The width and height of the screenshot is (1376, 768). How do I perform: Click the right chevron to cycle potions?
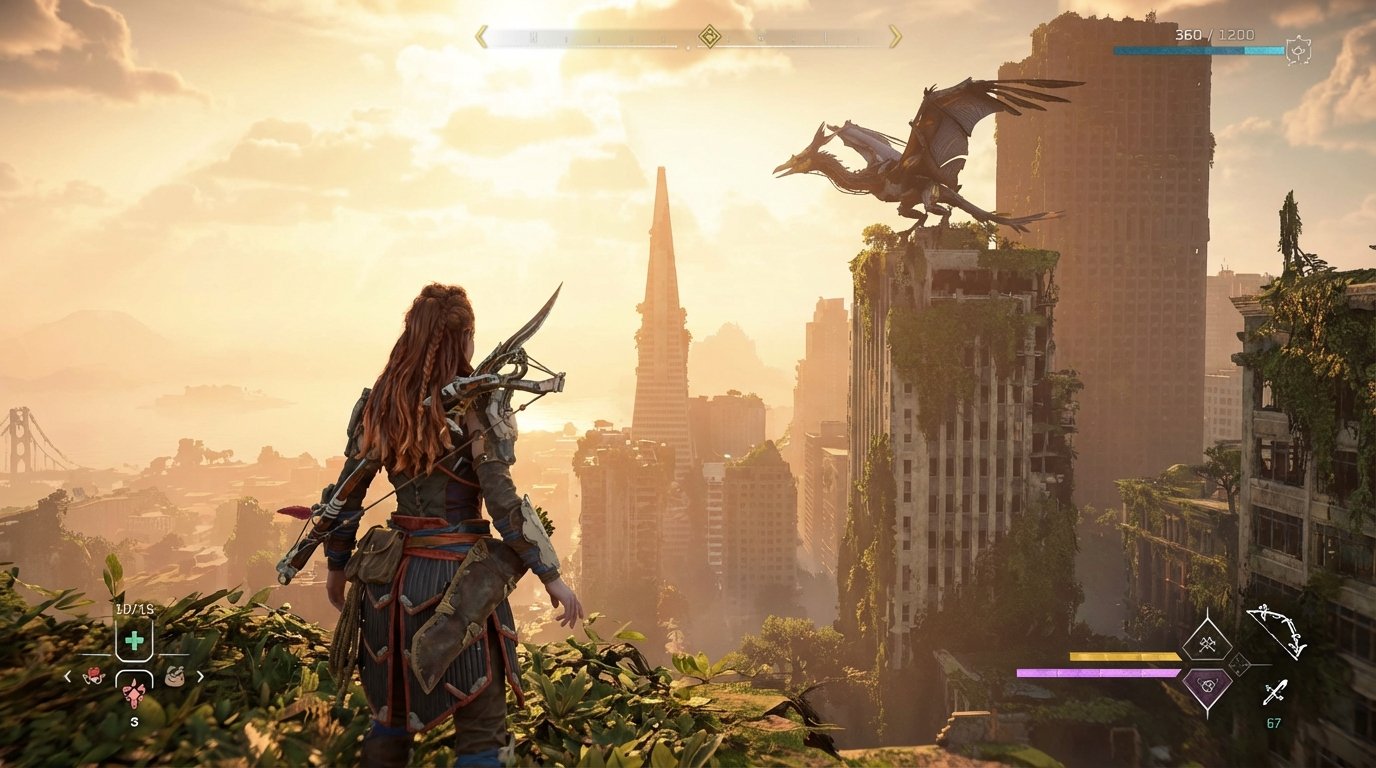(199, 676)
